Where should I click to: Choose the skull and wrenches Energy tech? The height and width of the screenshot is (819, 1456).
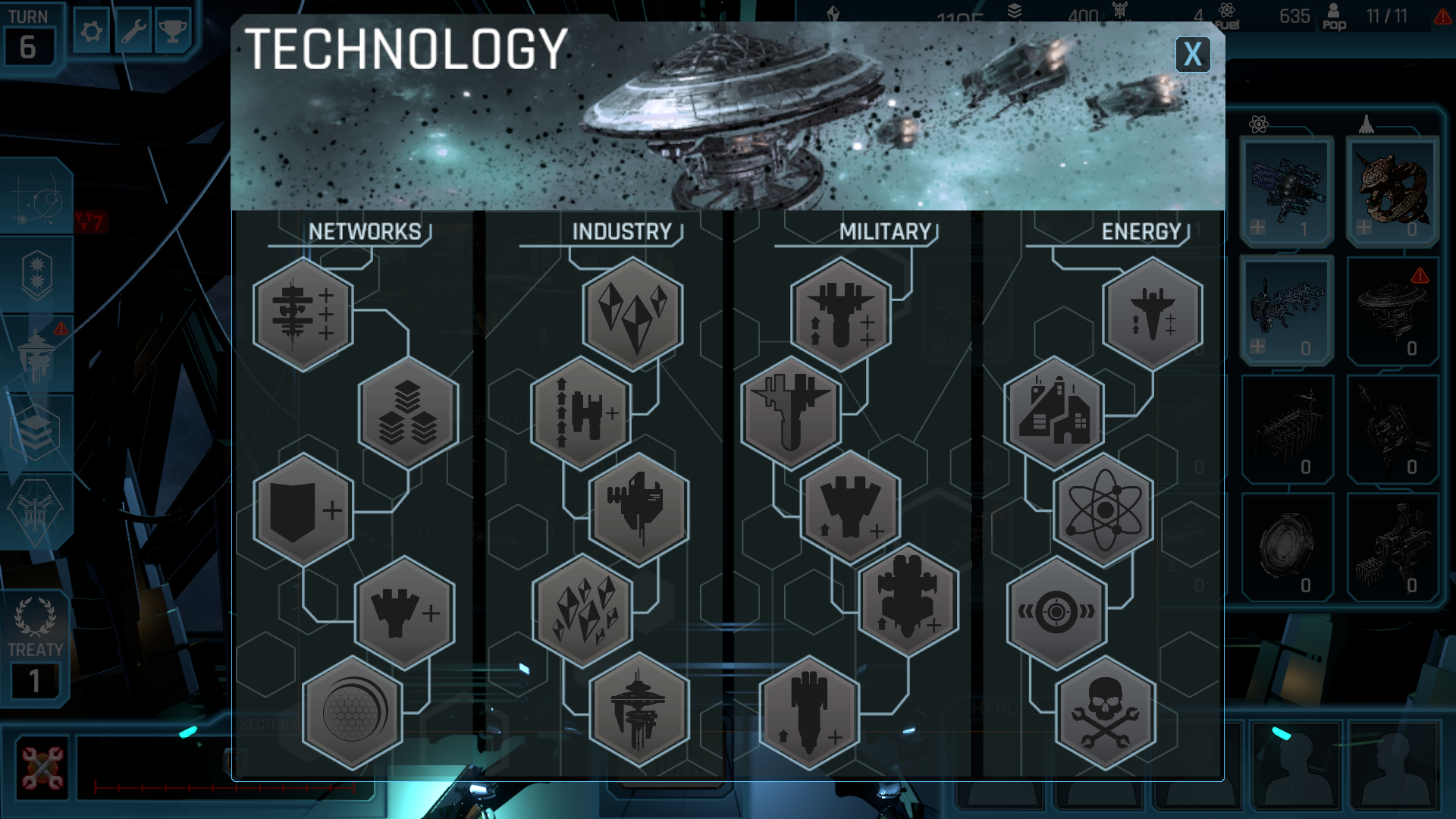tap(1105, 713)
